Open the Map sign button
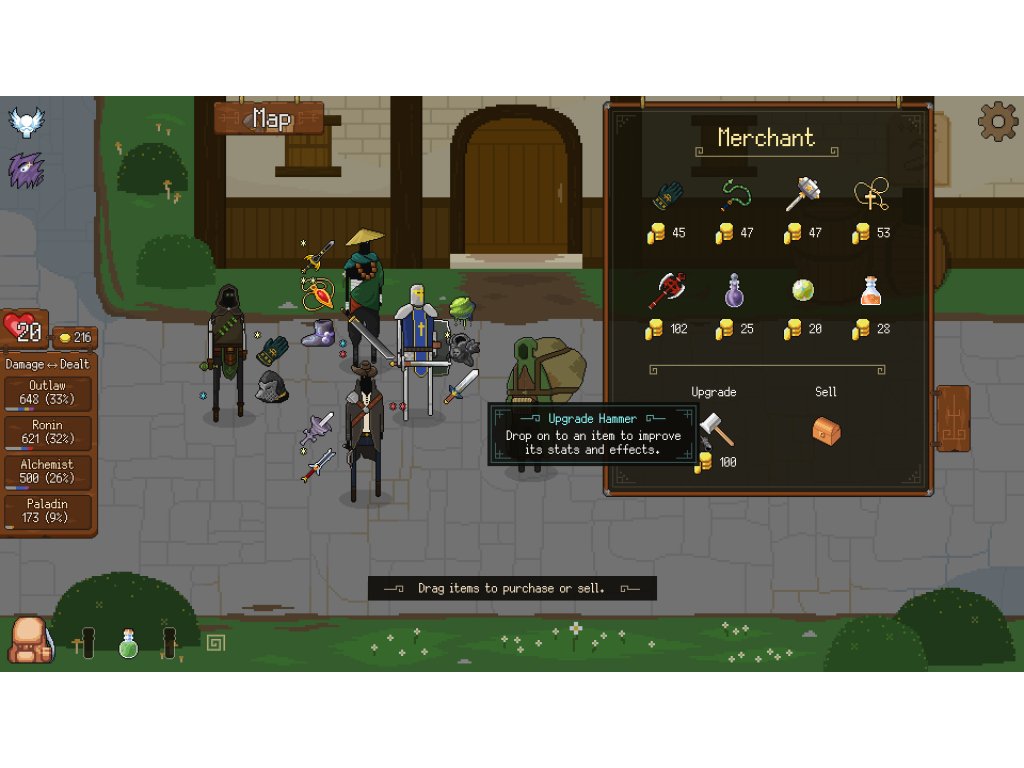Image resolution: width=1024 pixels, height=768 pixels. coord(270,119)
